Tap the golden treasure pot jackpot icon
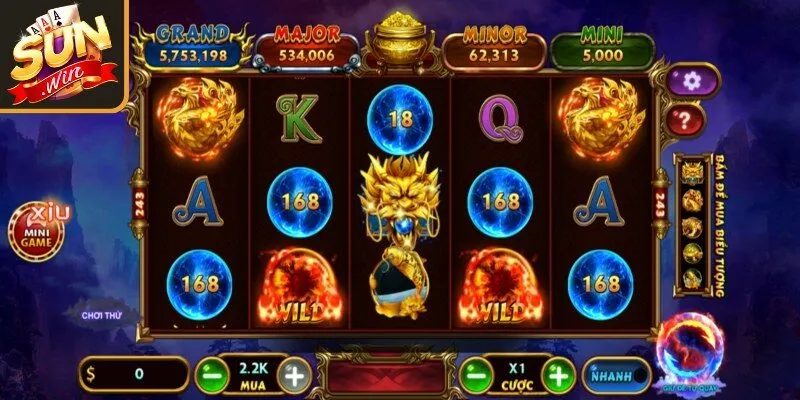Screen dimensions: 800x400 click(x=400, y=42)
